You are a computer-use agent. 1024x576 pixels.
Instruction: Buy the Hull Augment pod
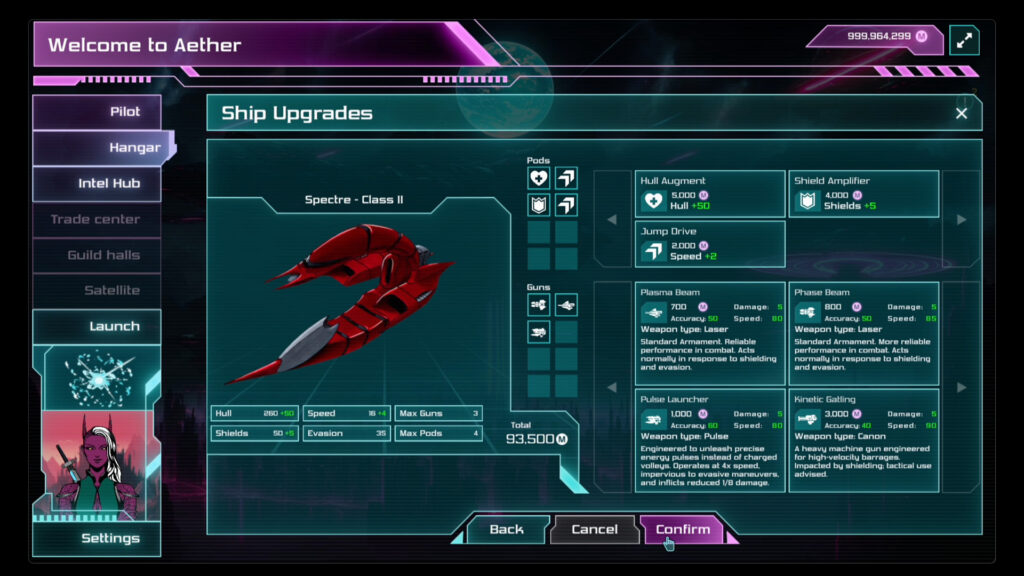coord(710,194)
